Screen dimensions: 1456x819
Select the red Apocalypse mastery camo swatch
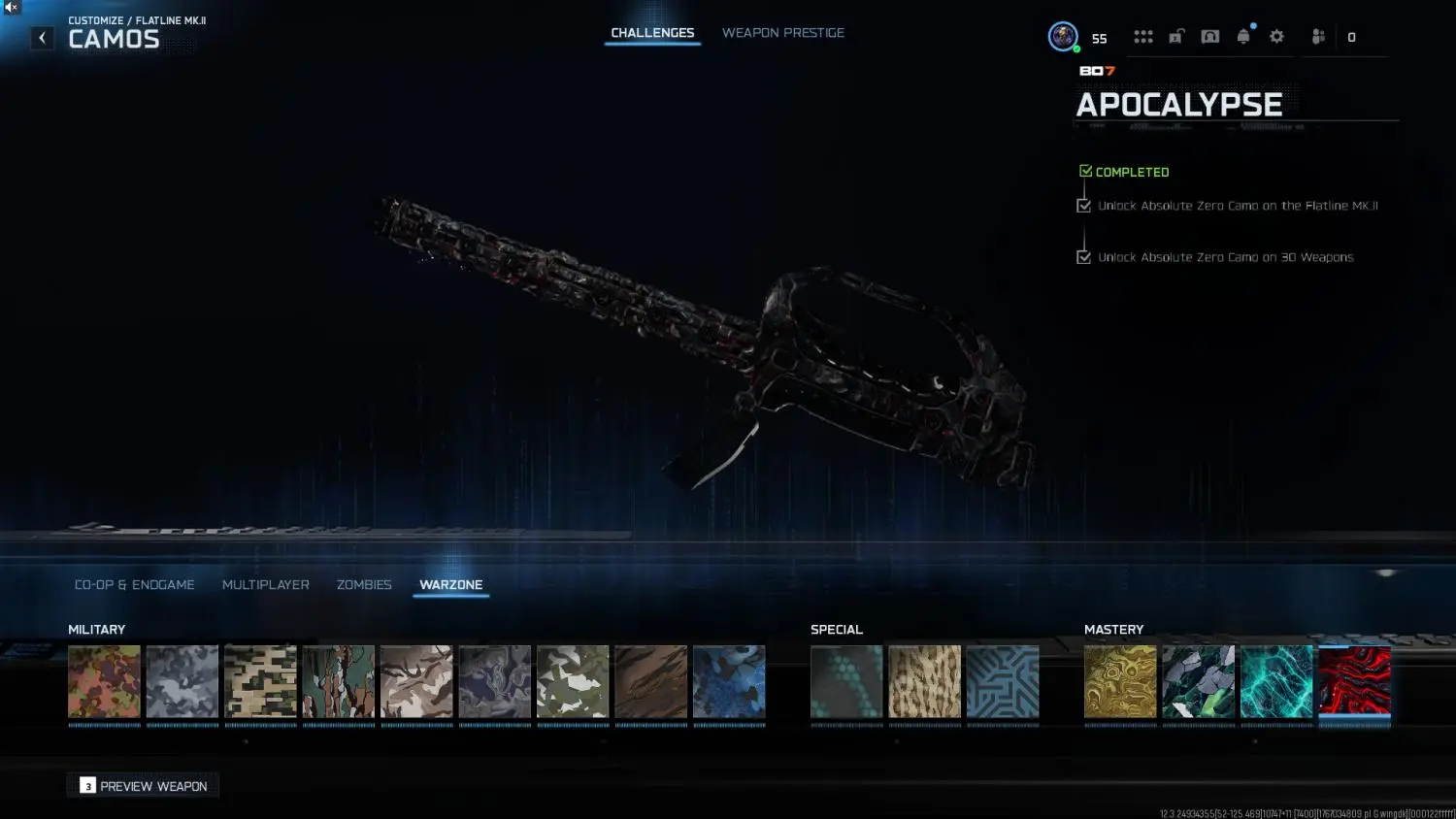click(1355, 681)
